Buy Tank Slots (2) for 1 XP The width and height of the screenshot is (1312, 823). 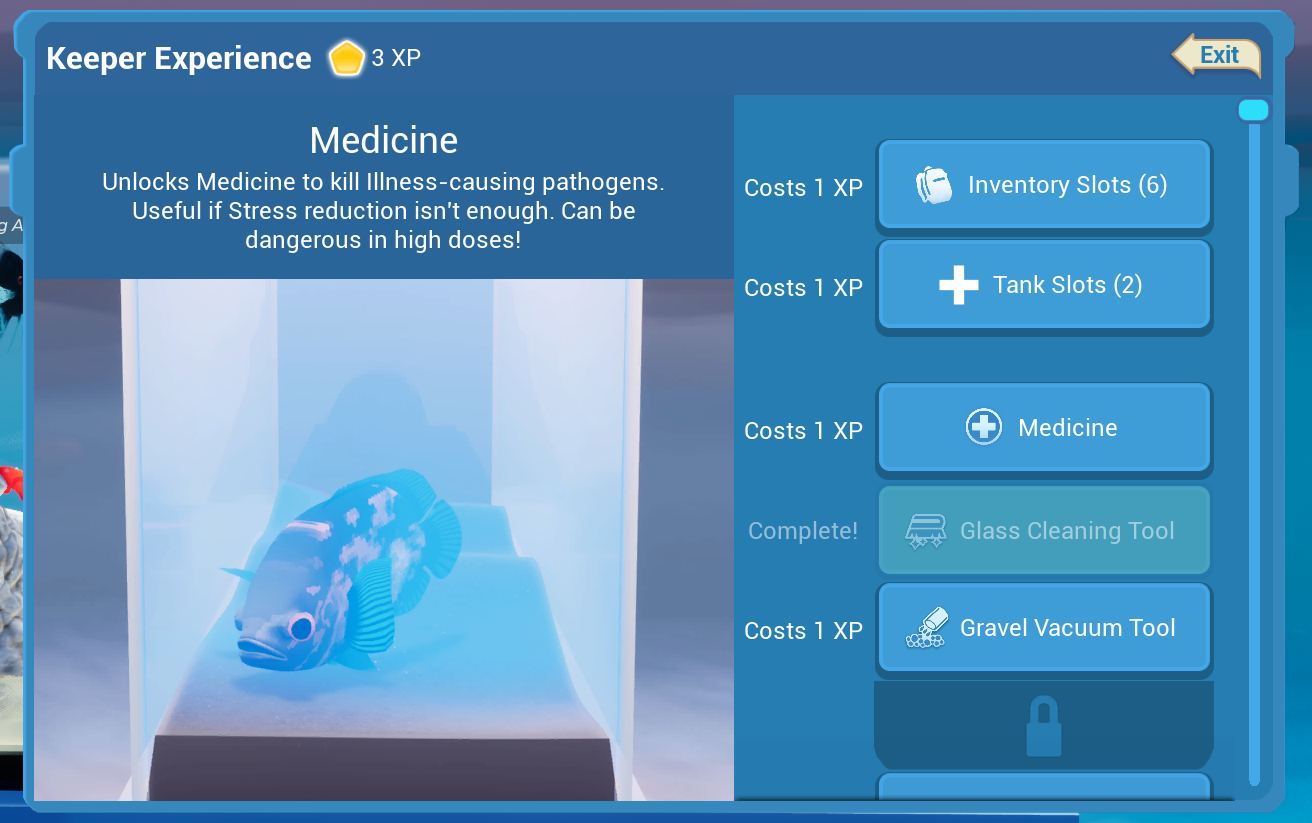pyautogui.click(x=1043, y=285)
